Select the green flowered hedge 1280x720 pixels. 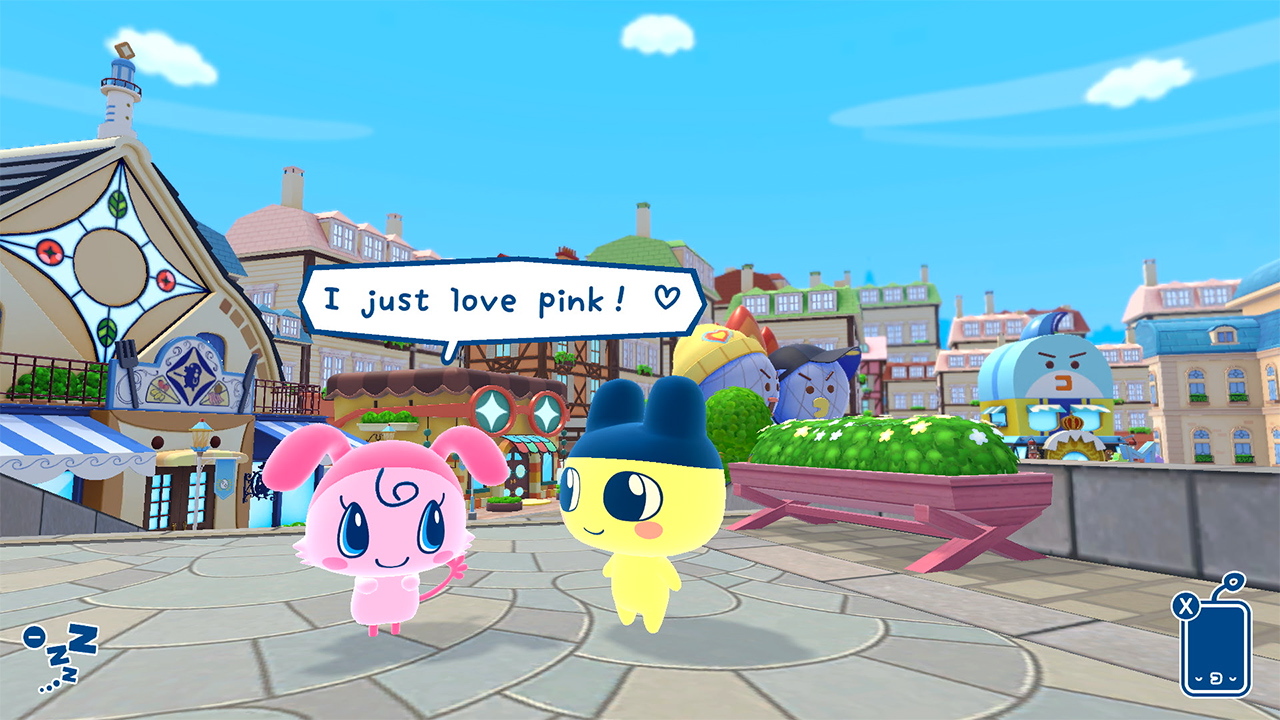click(880, 440)
